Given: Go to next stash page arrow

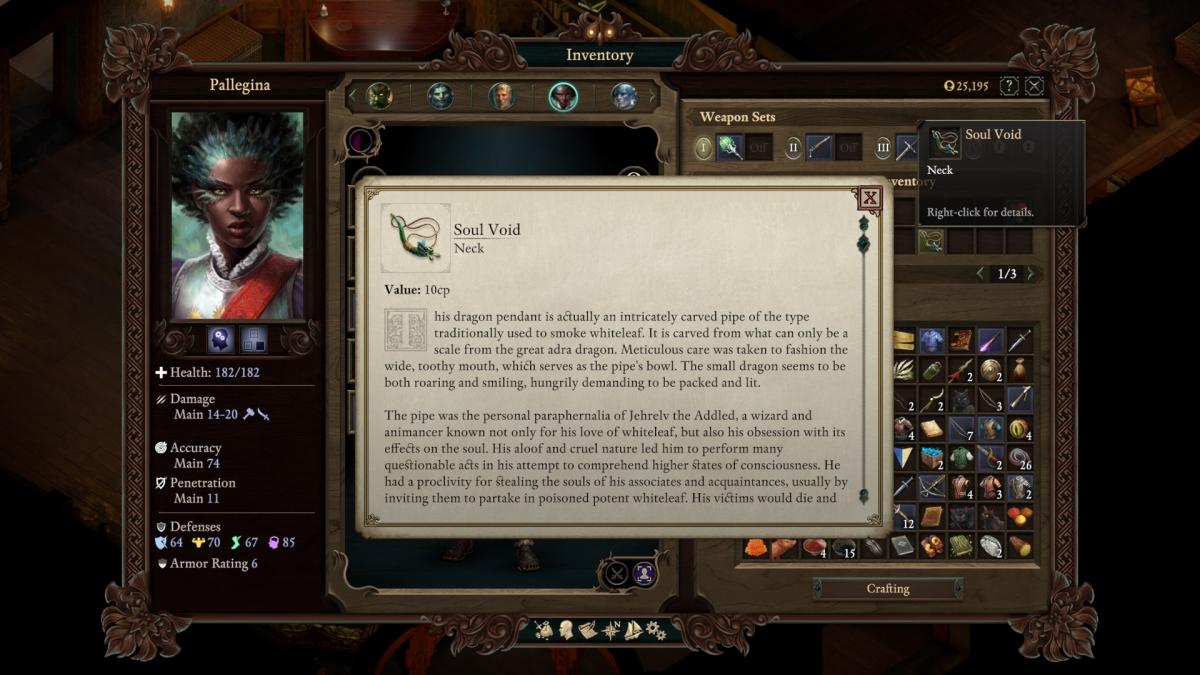Looking at the screenshot, I should pos(1031,274).
